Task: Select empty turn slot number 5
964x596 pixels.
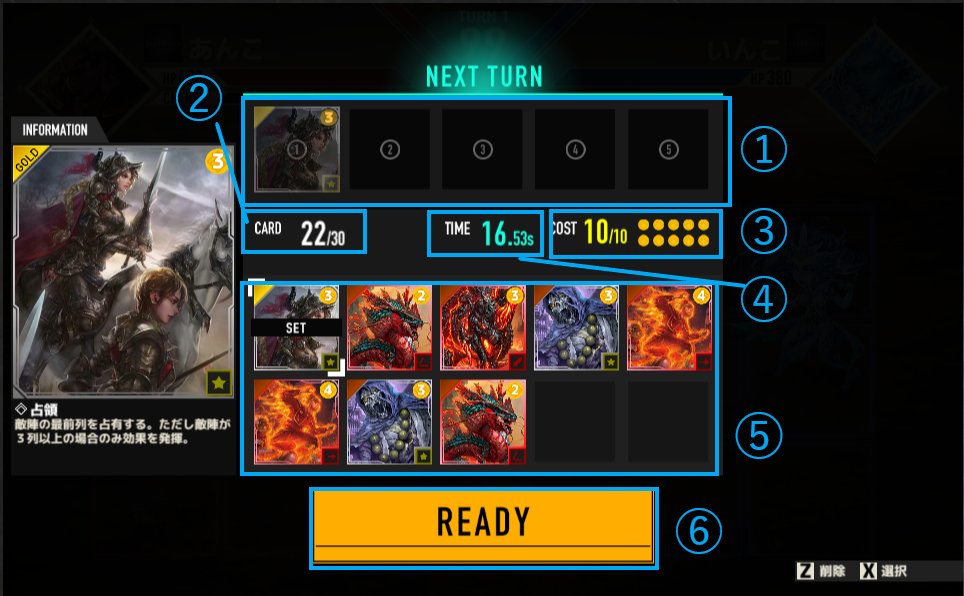Action: pos(668,149)
